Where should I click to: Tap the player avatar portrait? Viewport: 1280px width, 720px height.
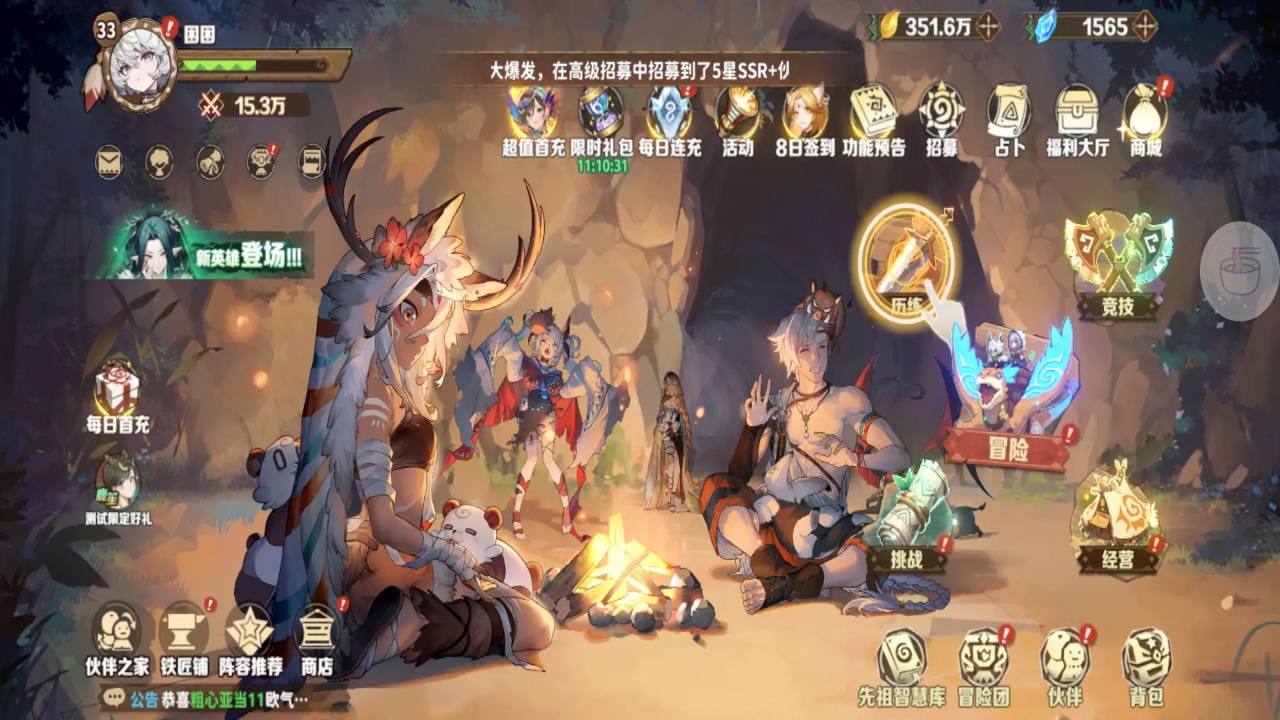(x=142, y=64)
